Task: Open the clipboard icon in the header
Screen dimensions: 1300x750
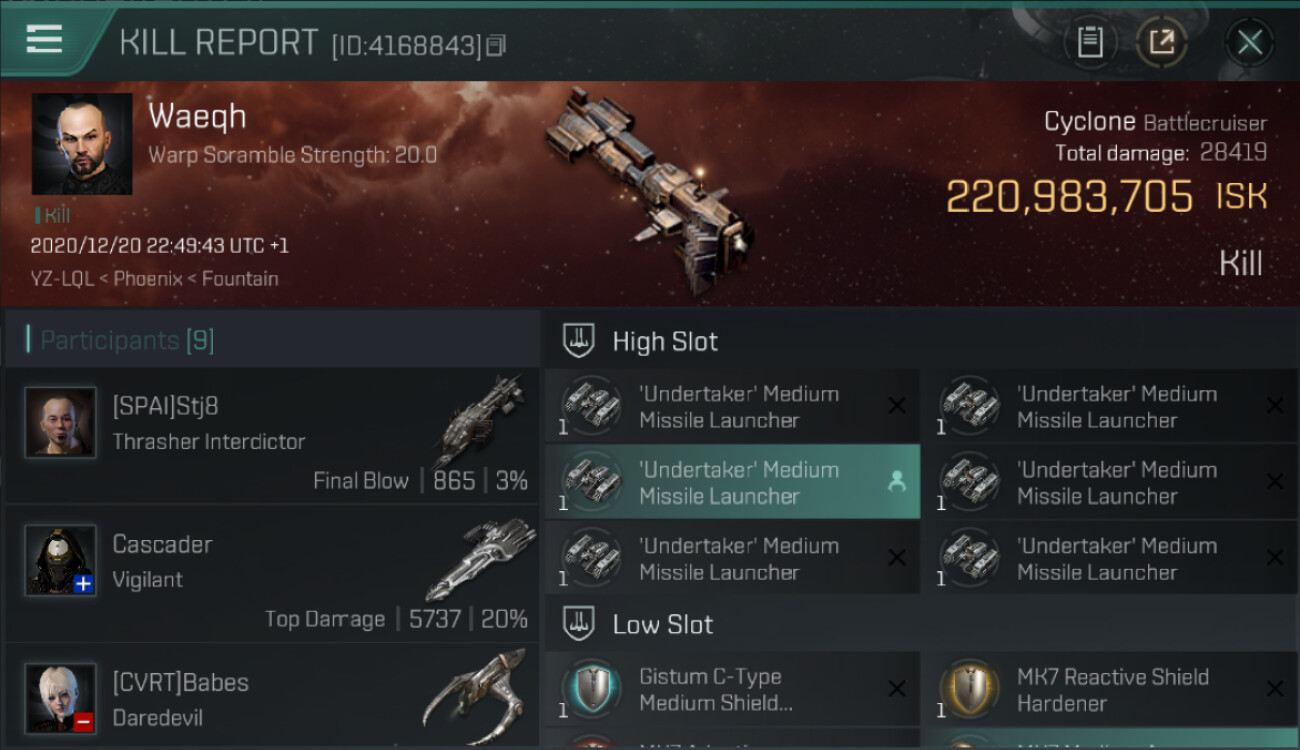Action: pyautogui.click(x=1090, y=42)
